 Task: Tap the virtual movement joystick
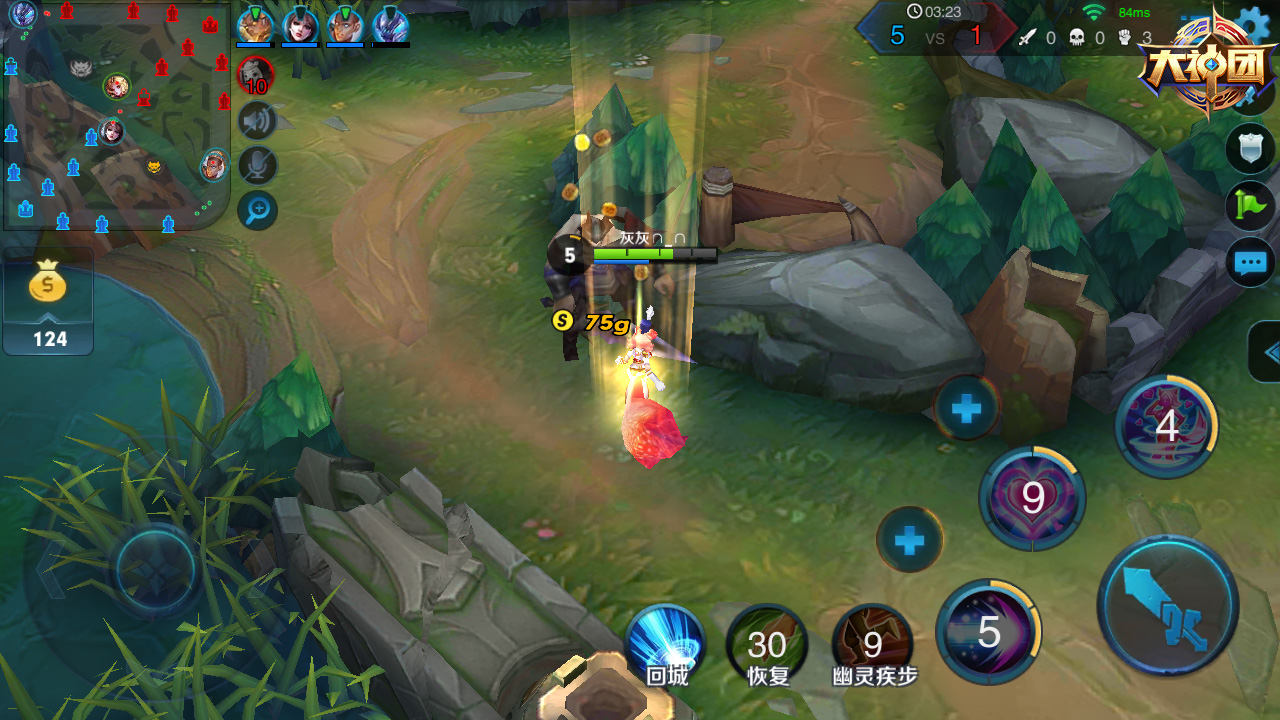pos(155,570)
